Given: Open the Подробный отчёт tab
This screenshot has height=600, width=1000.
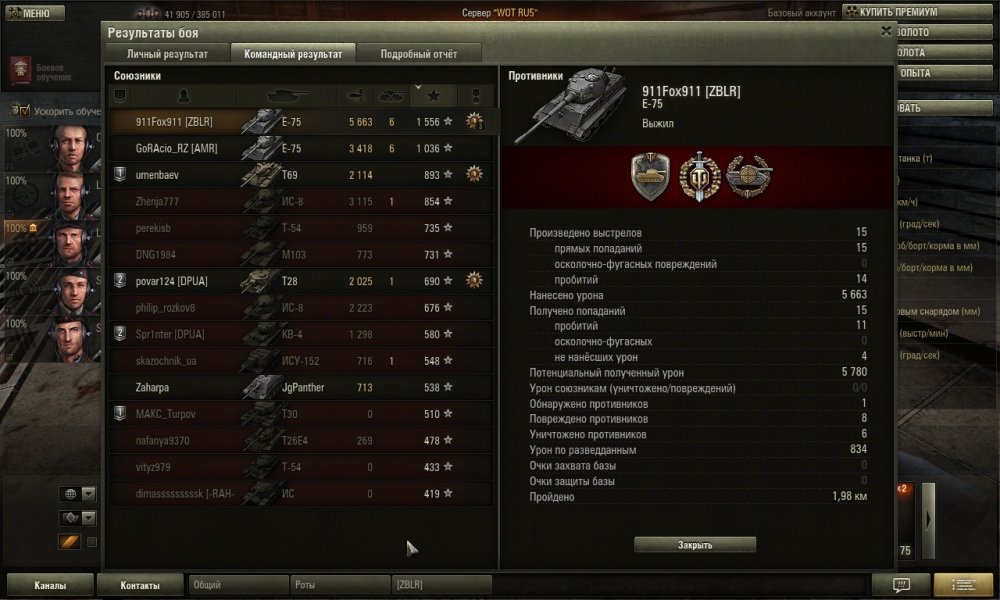Looking at the screenshot, I should point(418,53).
